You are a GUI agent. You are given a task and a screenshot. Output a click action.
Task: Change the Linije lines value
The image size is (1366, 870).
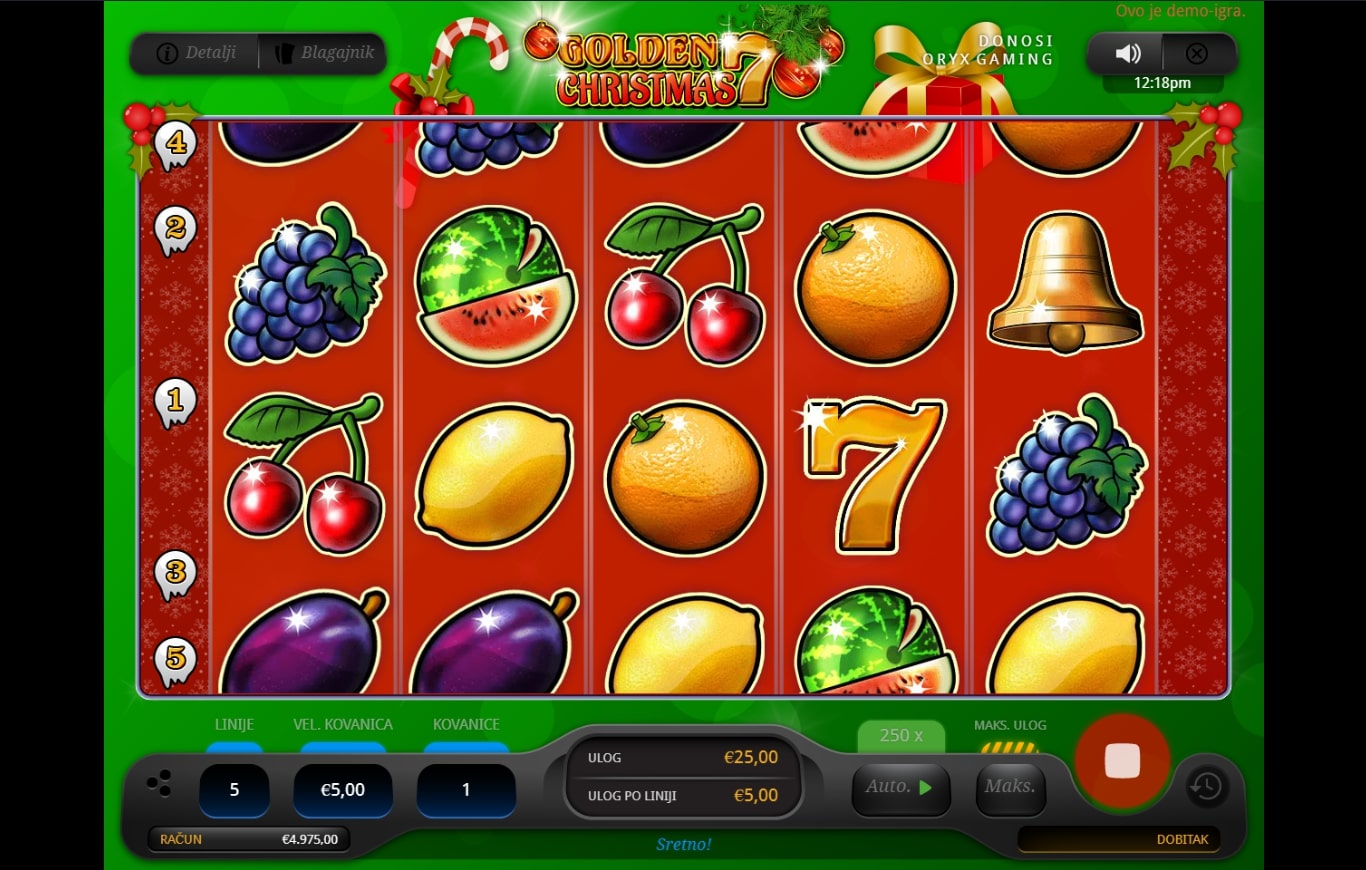(x=234, y=790)
